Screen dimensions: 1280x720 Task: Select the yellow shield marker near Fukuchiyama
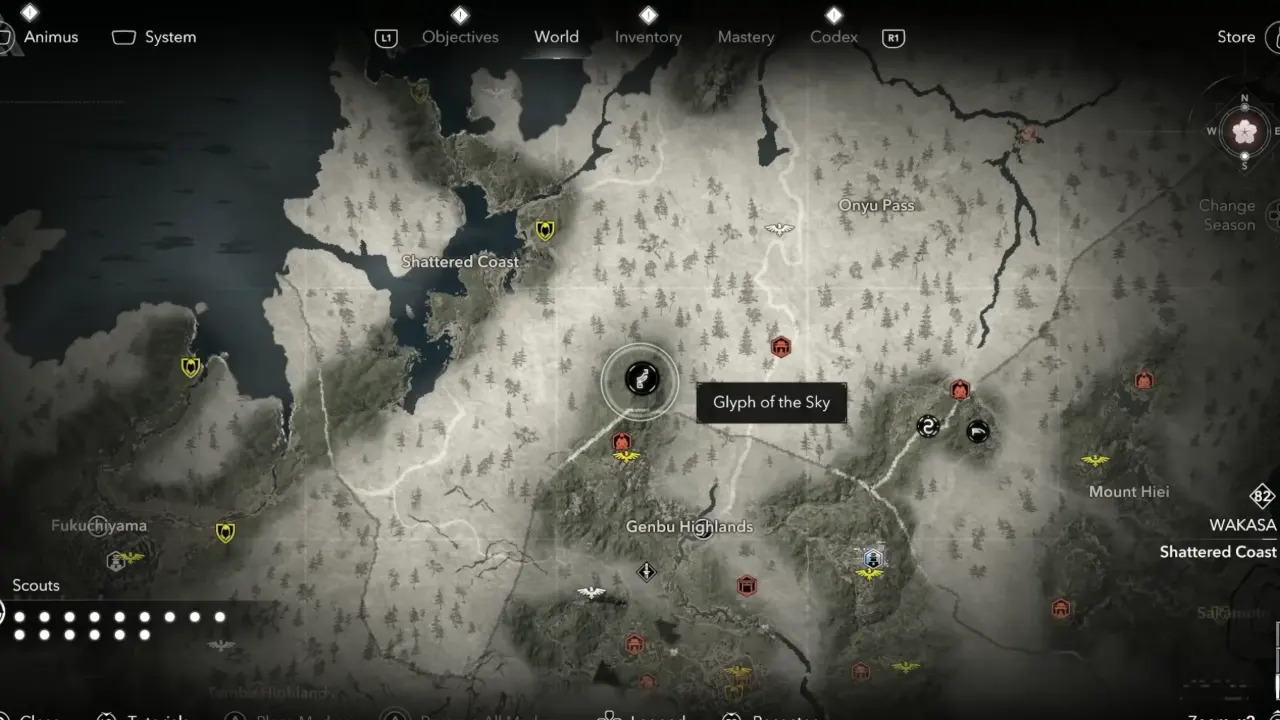click(x=225, y=532)
